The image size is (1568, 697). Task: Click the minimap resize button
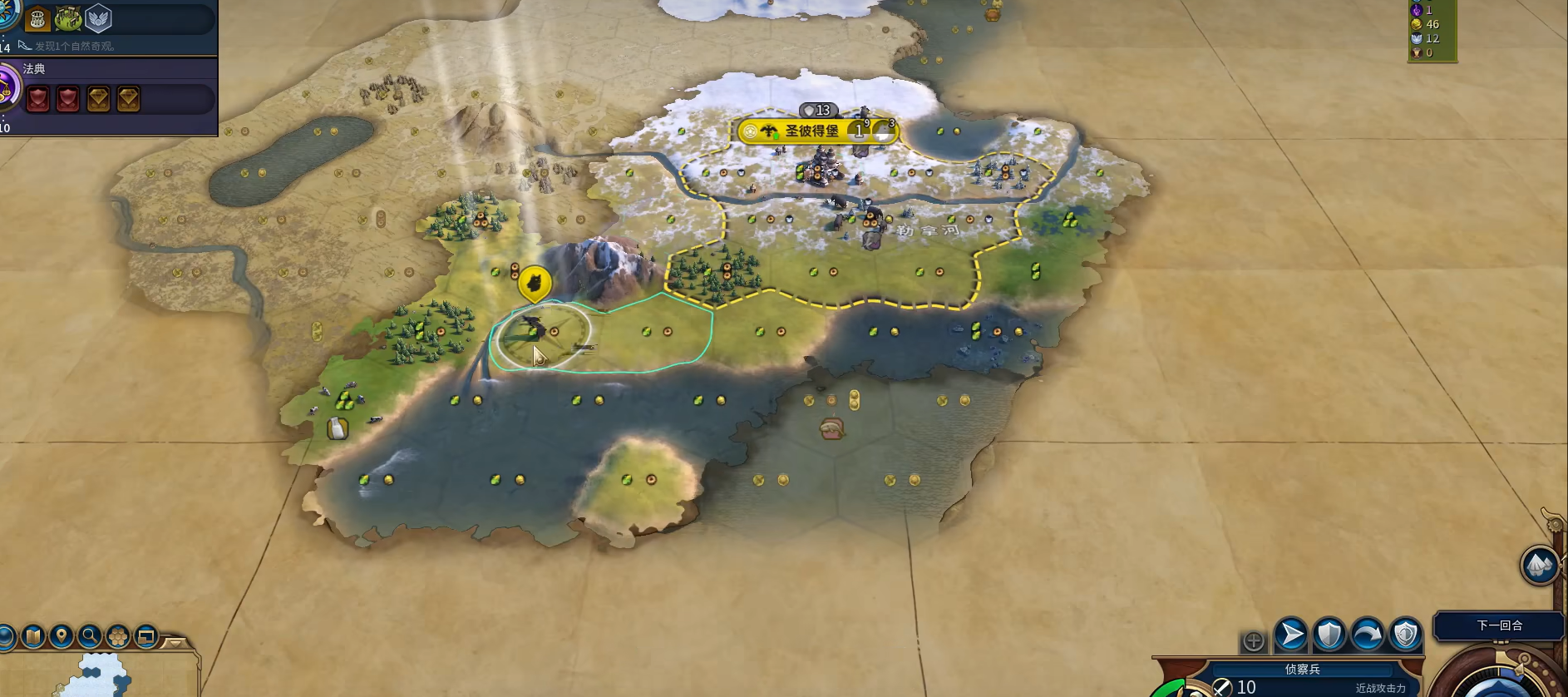click(146, 637)
